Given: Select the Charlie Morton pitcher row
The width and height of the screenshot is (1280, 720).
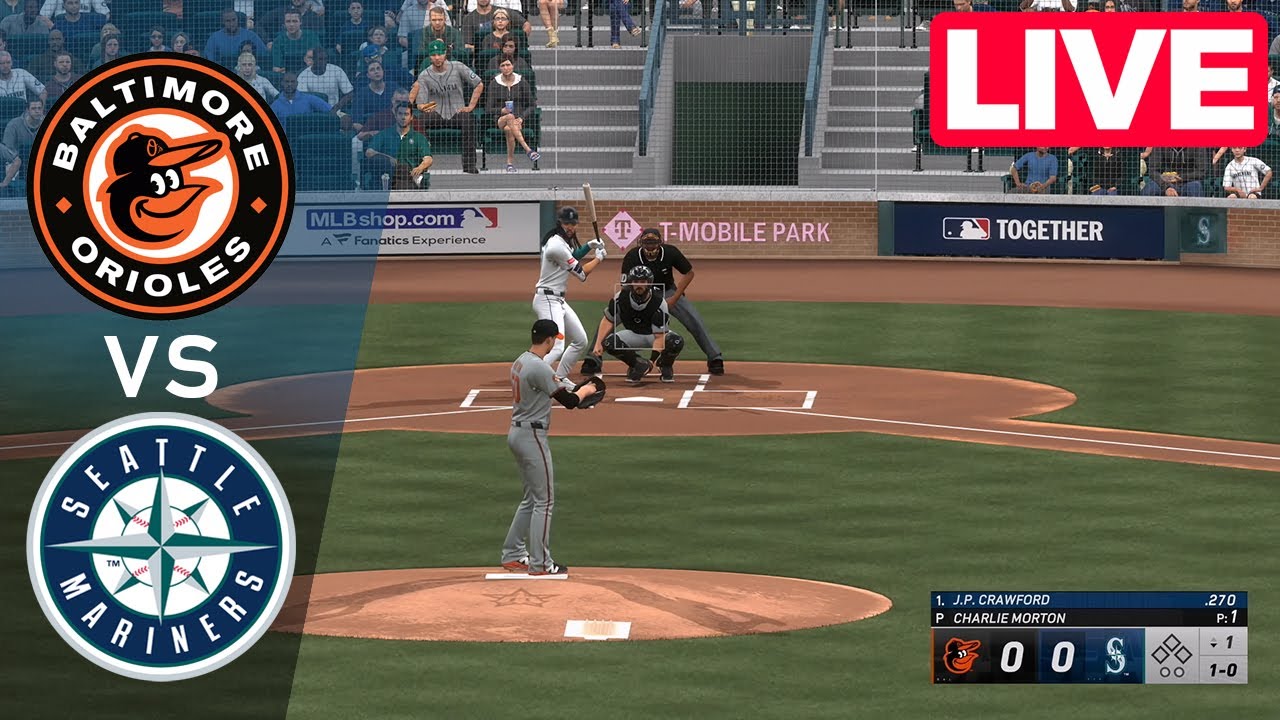Looking at the screenshot, I should click(x=1088, y=618).
